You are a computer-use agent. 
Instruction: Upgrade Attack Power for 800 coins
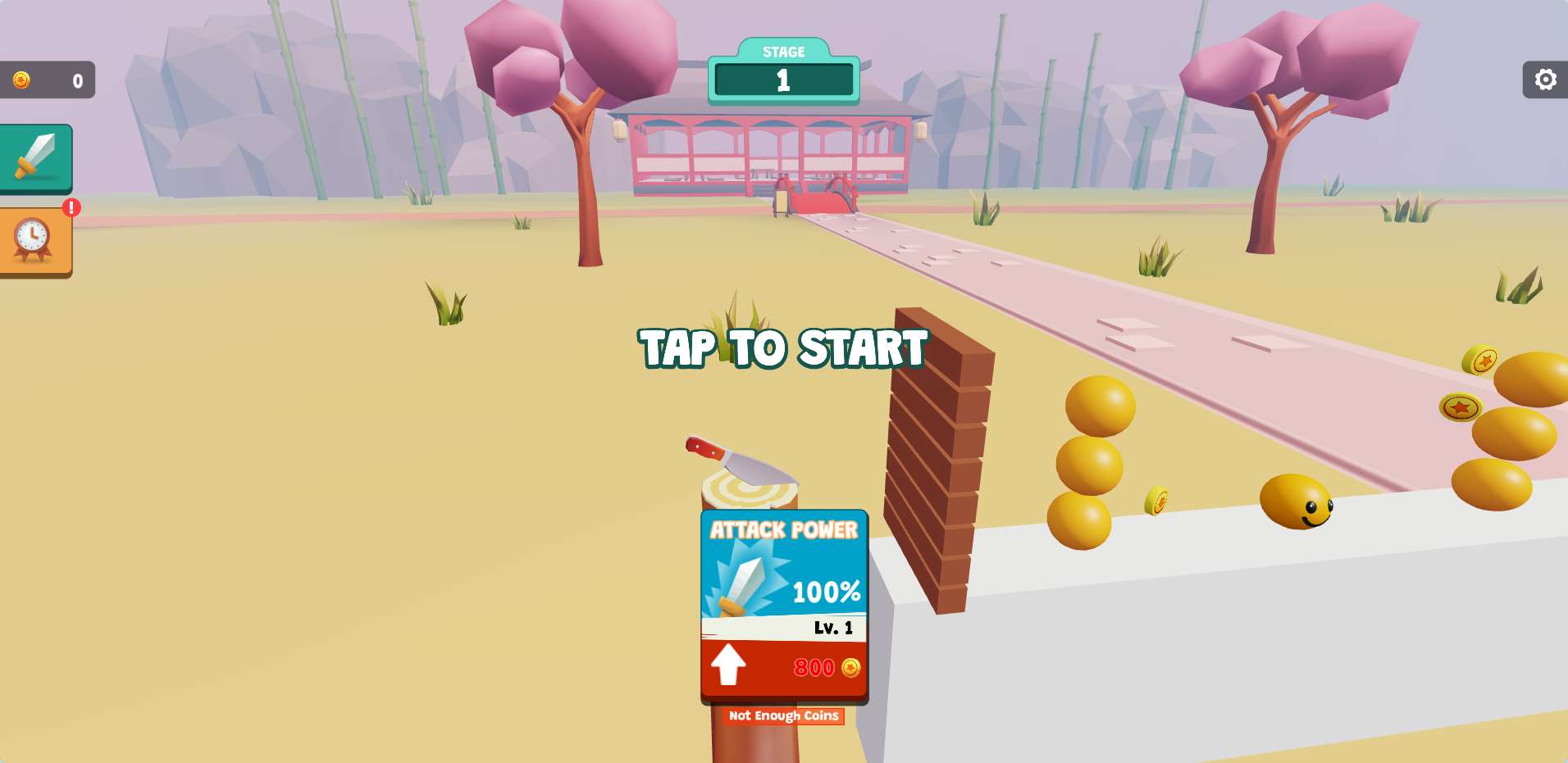tap(784, 667)
